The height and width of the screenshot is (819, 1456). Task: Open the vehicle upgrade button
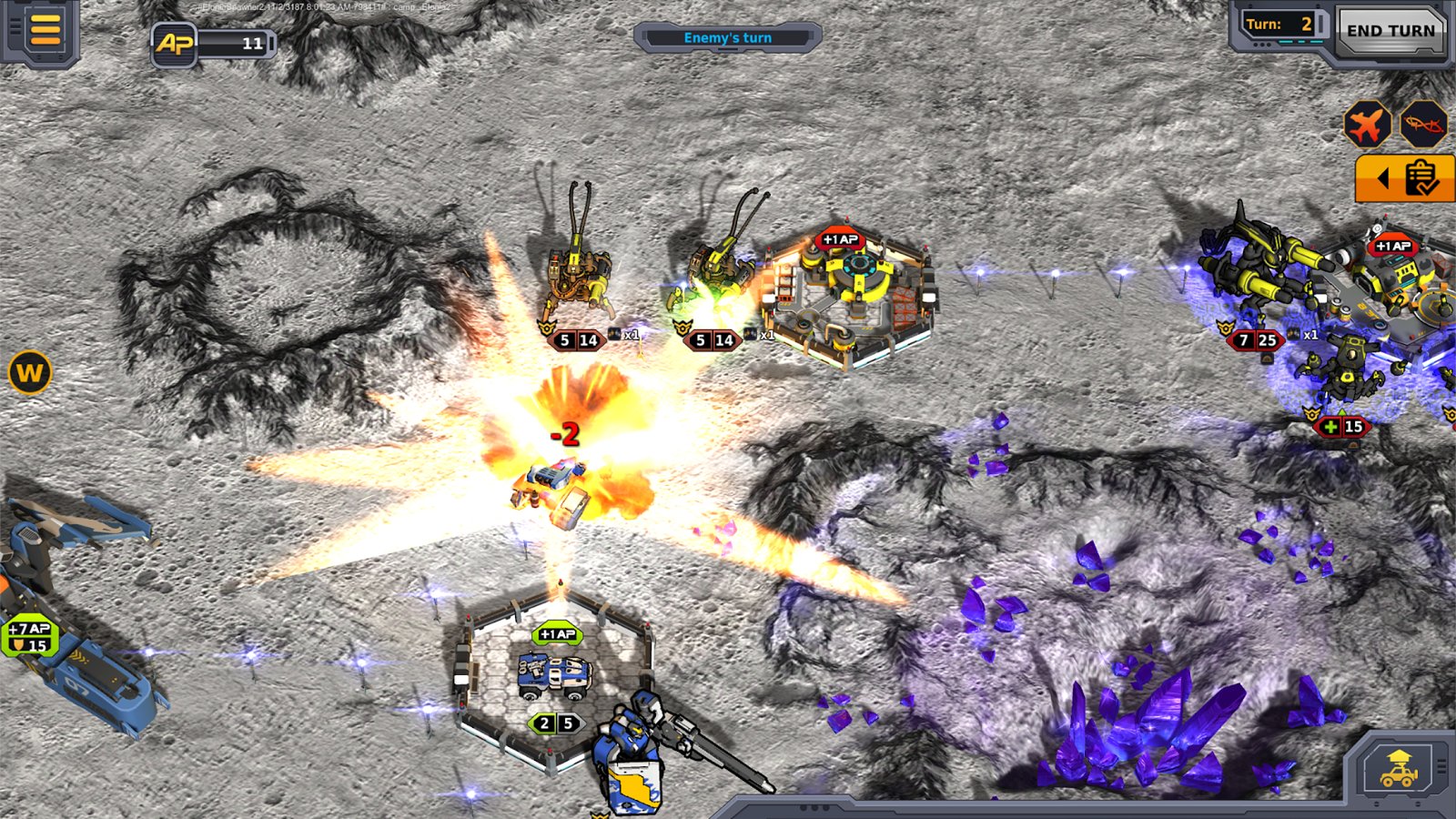pyautogui.click(x=1399, y=769)
